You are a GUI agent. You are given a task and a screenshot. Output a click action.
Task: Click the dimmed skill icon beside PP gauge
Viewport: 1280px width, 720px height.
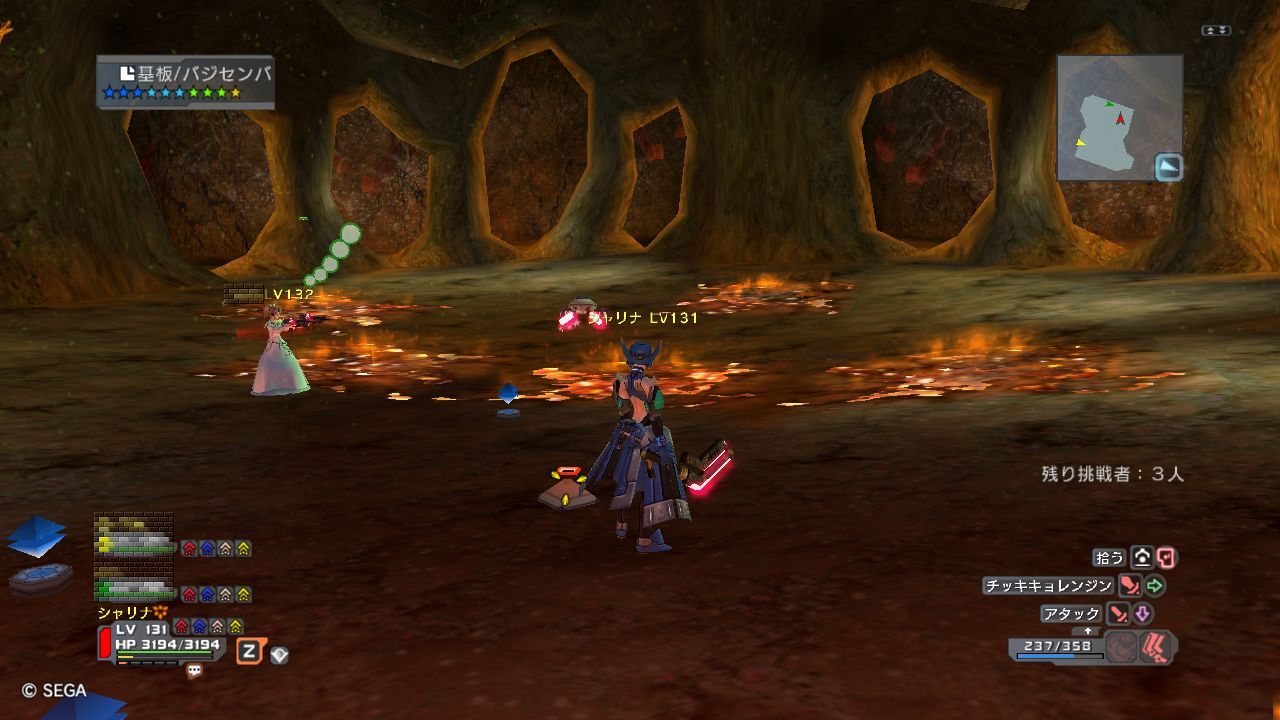pyautogui.click(x=1122, y=647)
